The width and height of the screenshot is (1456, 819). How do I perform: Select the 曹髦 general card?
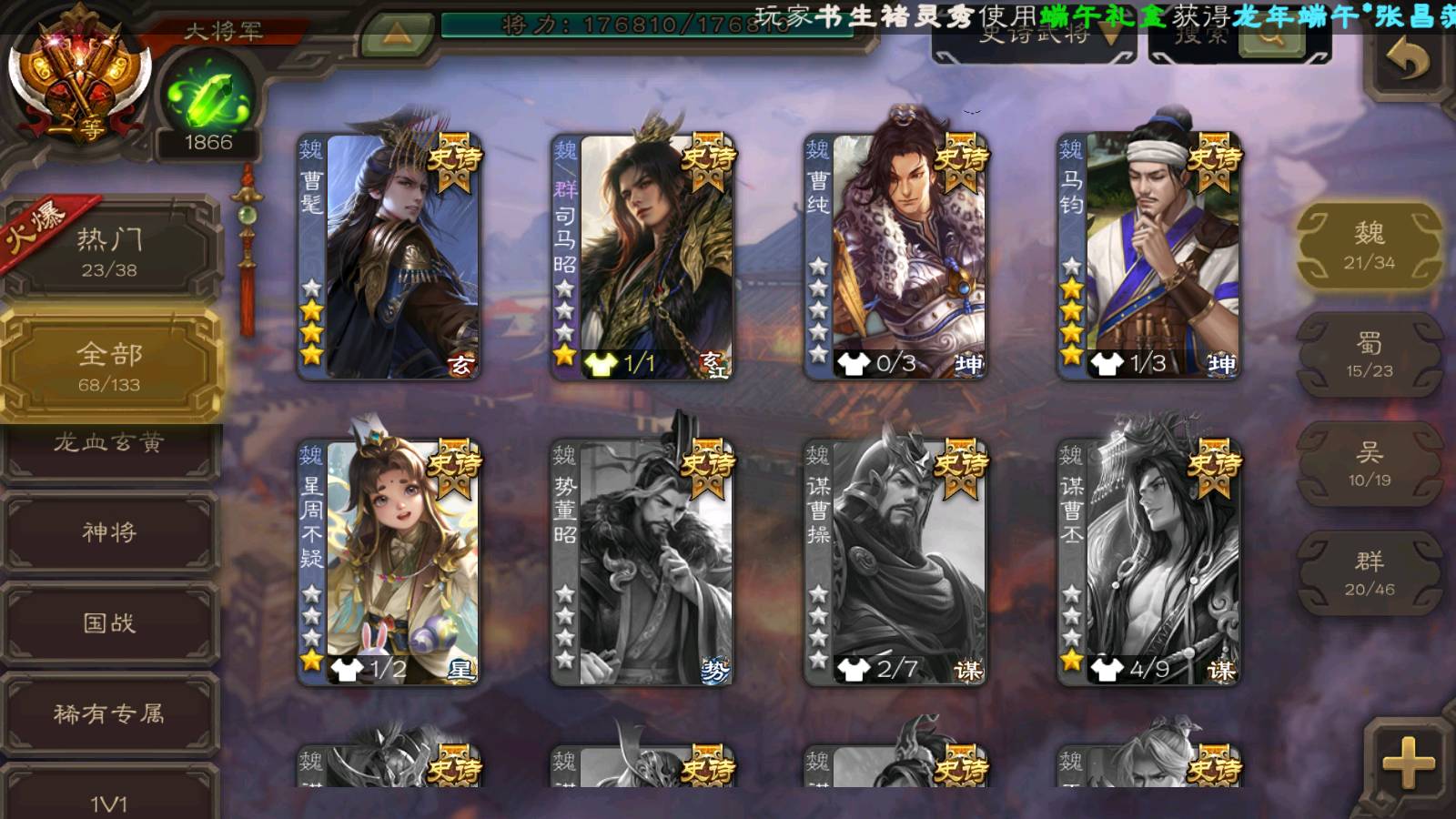pyautogui.click(x=389, y=257)
